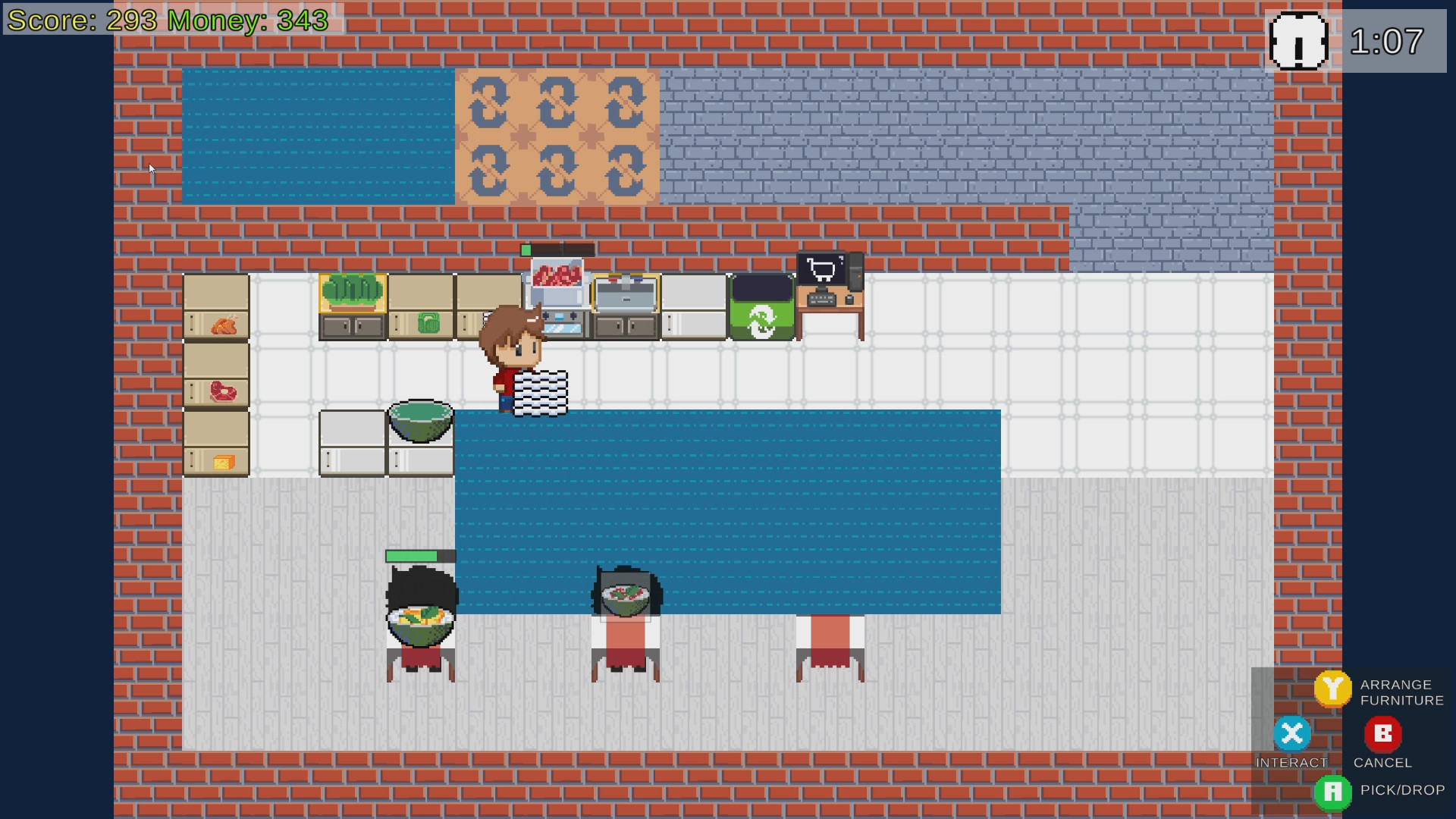Click the green mixing bowl on the counter
Screen dimensions: 1456x819
[x=420, y=421]
